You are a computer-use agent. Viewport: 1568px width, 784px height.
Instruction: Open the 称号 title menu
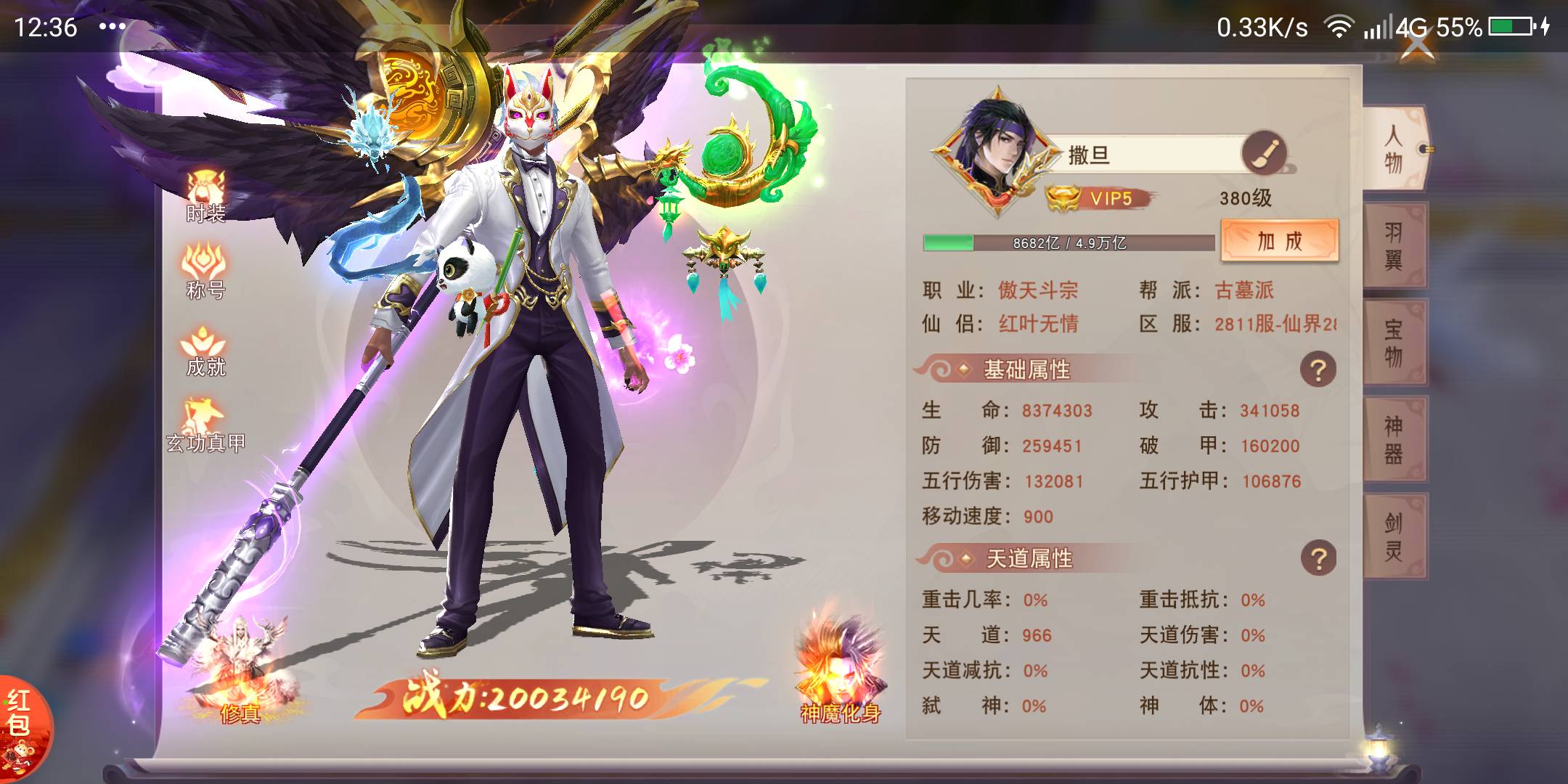[x=206, y=271]
